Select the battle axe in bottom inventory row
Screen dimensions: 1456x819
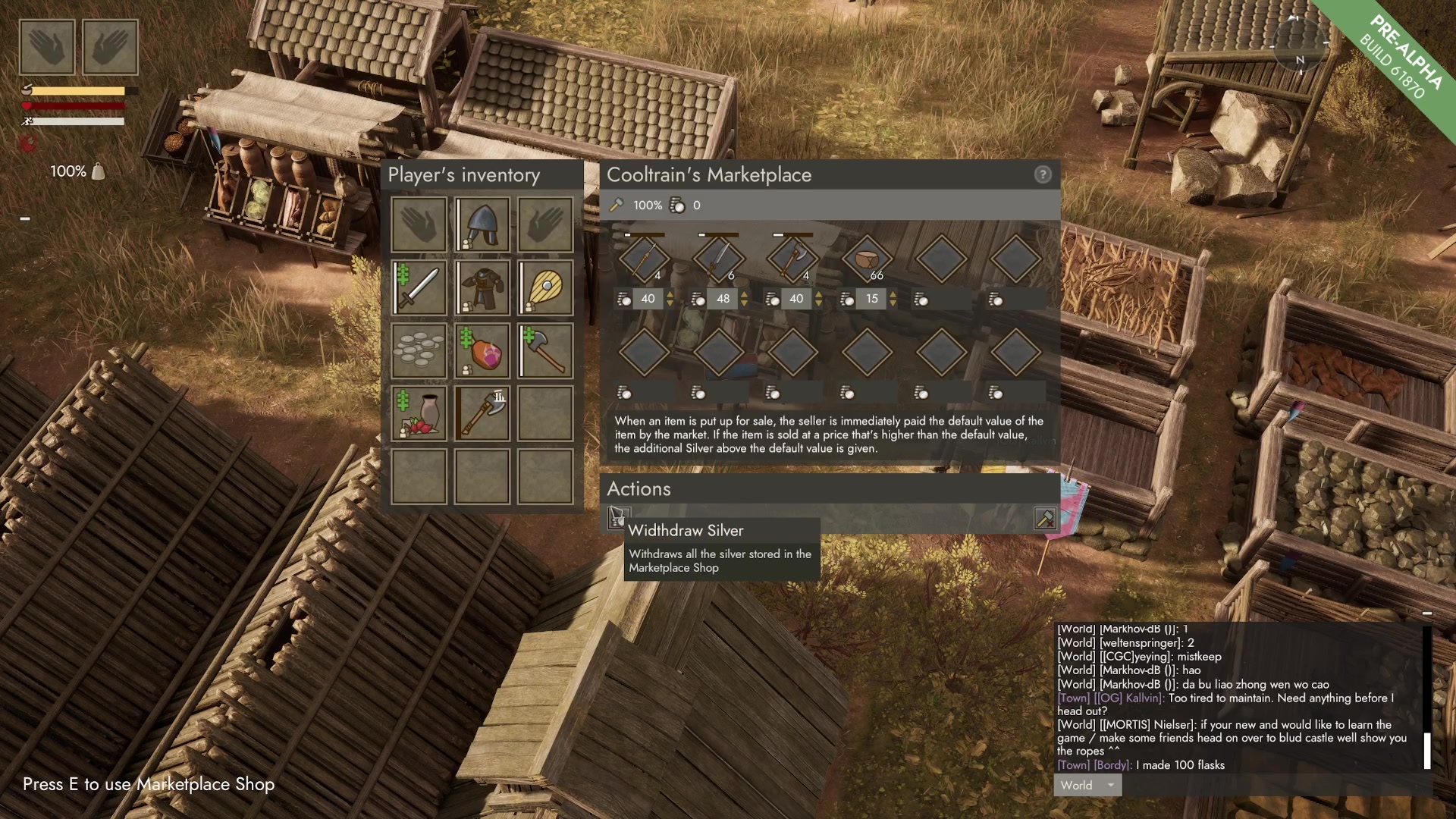pyautogui.click(x=482, y=414)
